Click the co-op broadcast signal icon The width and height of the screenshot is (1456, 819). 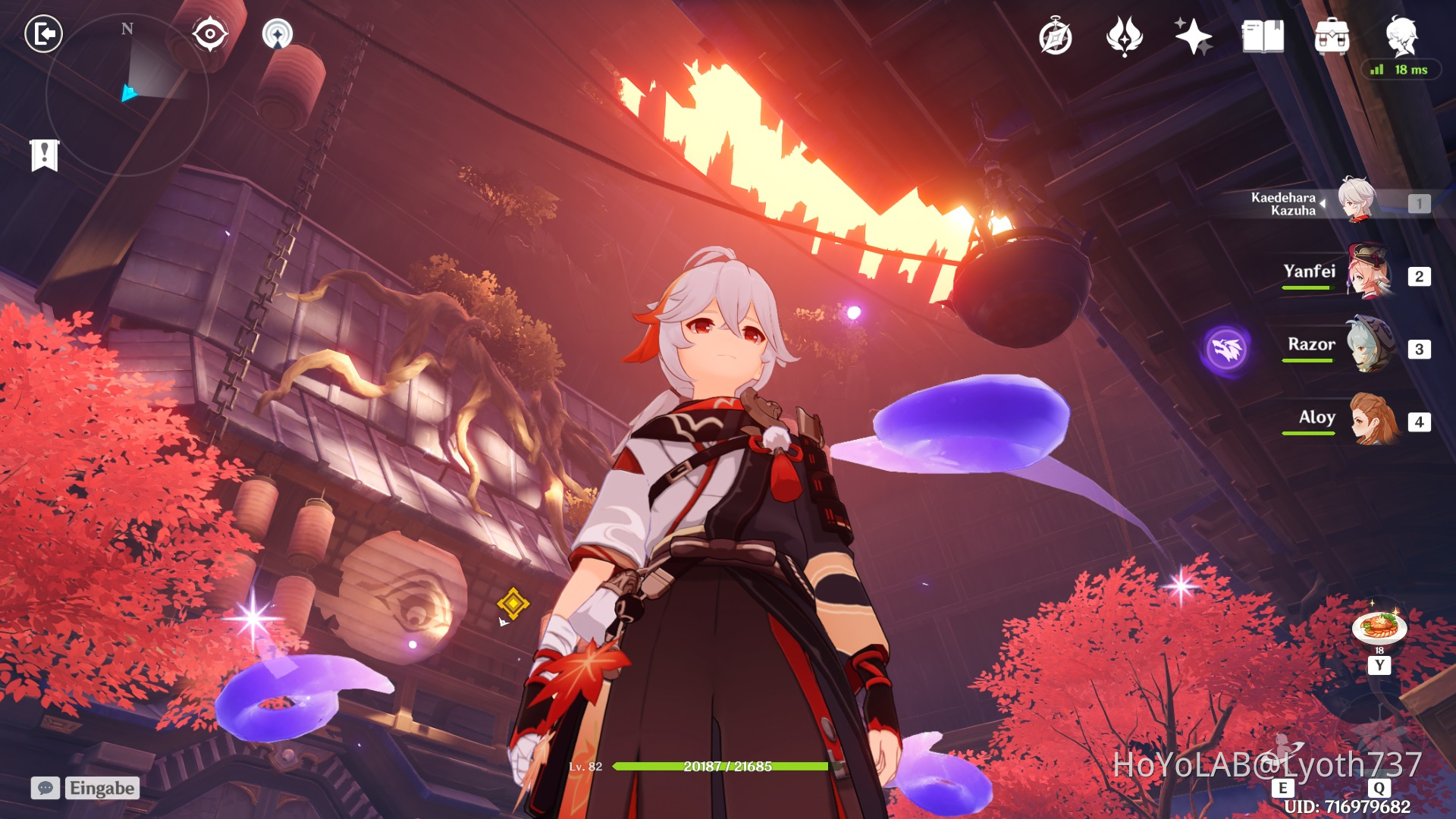[x=278, y=33]
